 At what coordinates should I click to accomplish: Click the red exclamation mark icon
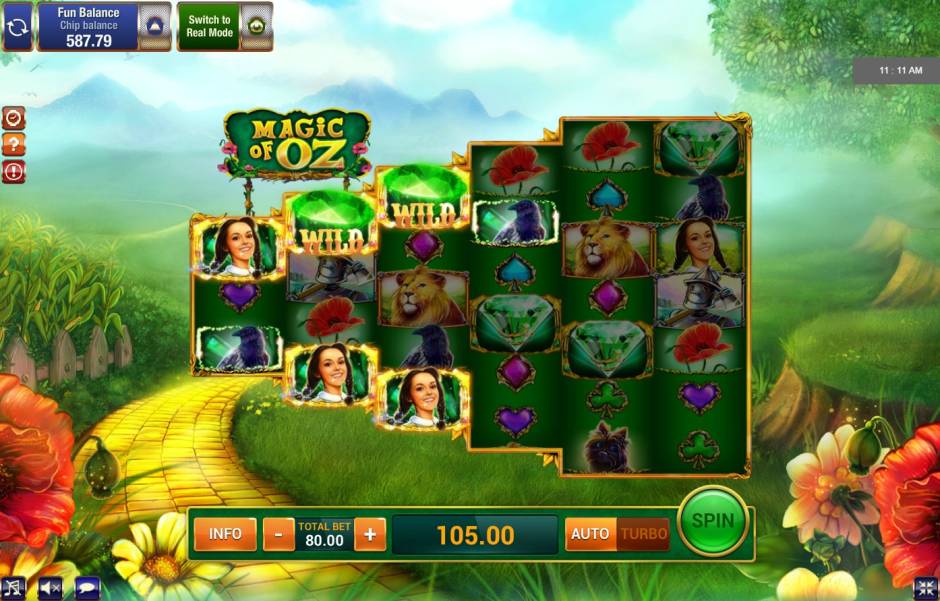(14, 172)
